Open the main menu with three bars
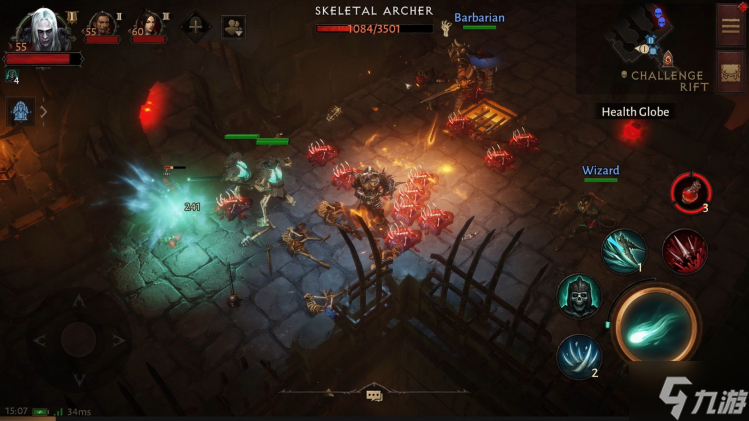 pyautogui.click(x=729, y=25)
